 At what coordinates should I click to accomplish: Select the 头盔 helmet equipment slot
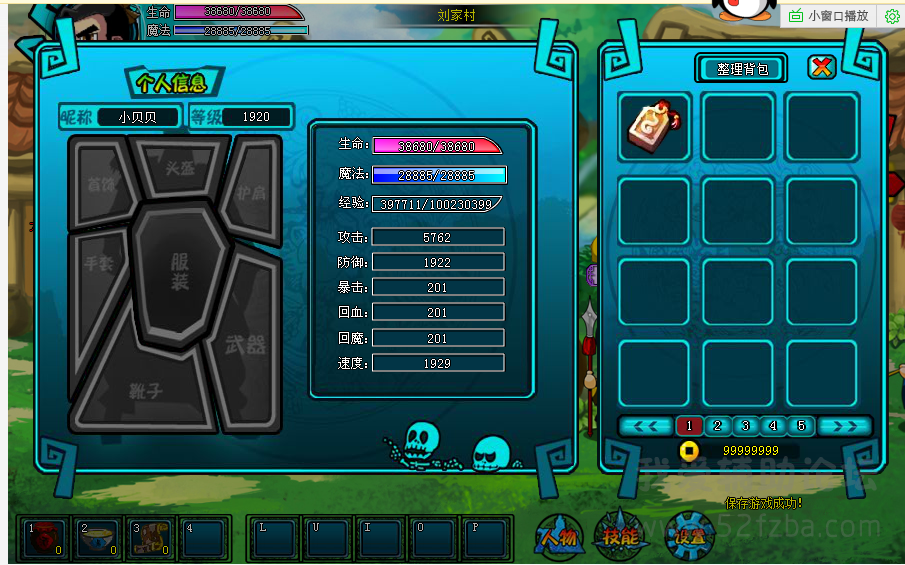point(180,167)
